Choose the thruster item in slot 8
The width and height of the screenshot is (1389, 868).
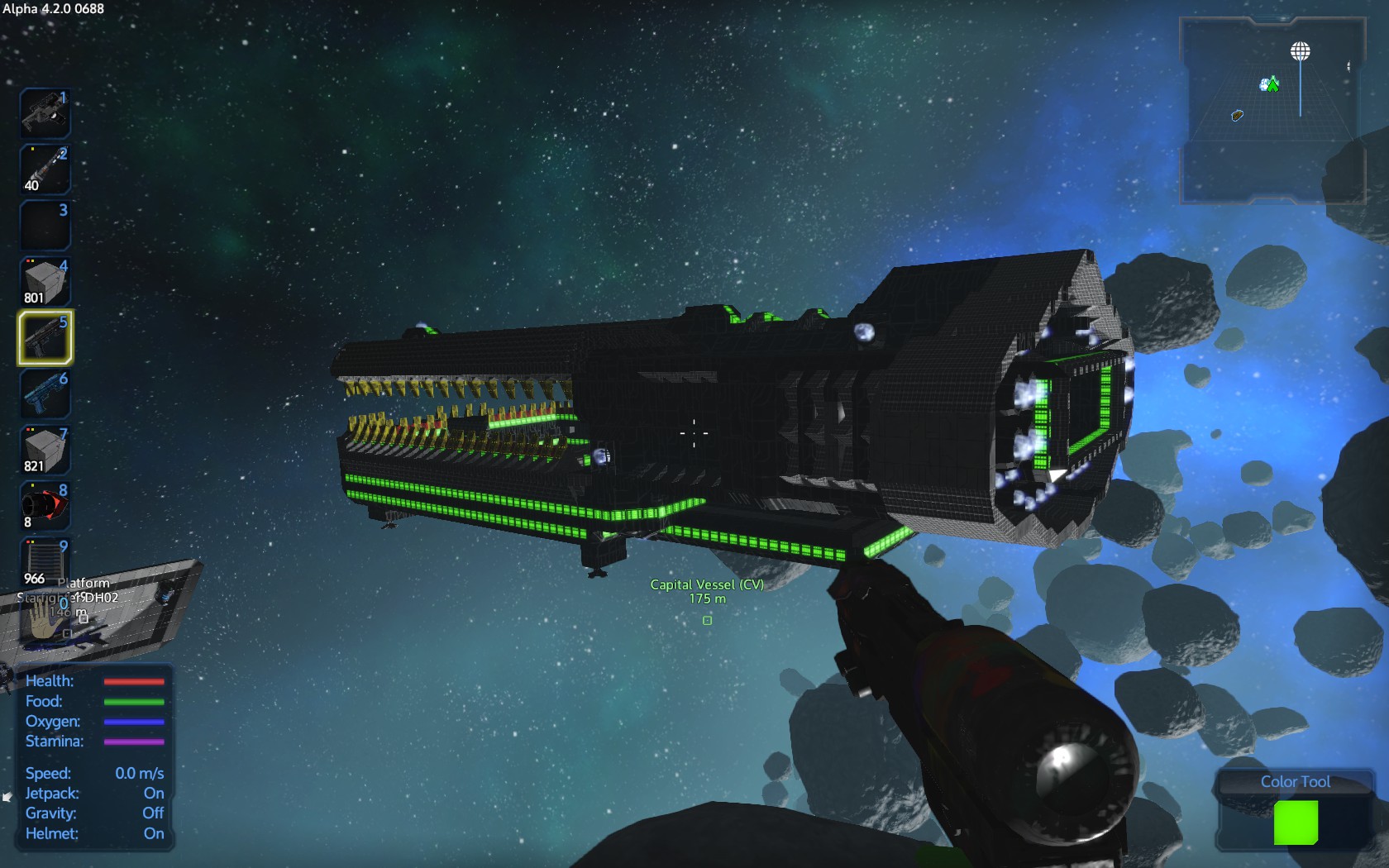coord(45,506)
